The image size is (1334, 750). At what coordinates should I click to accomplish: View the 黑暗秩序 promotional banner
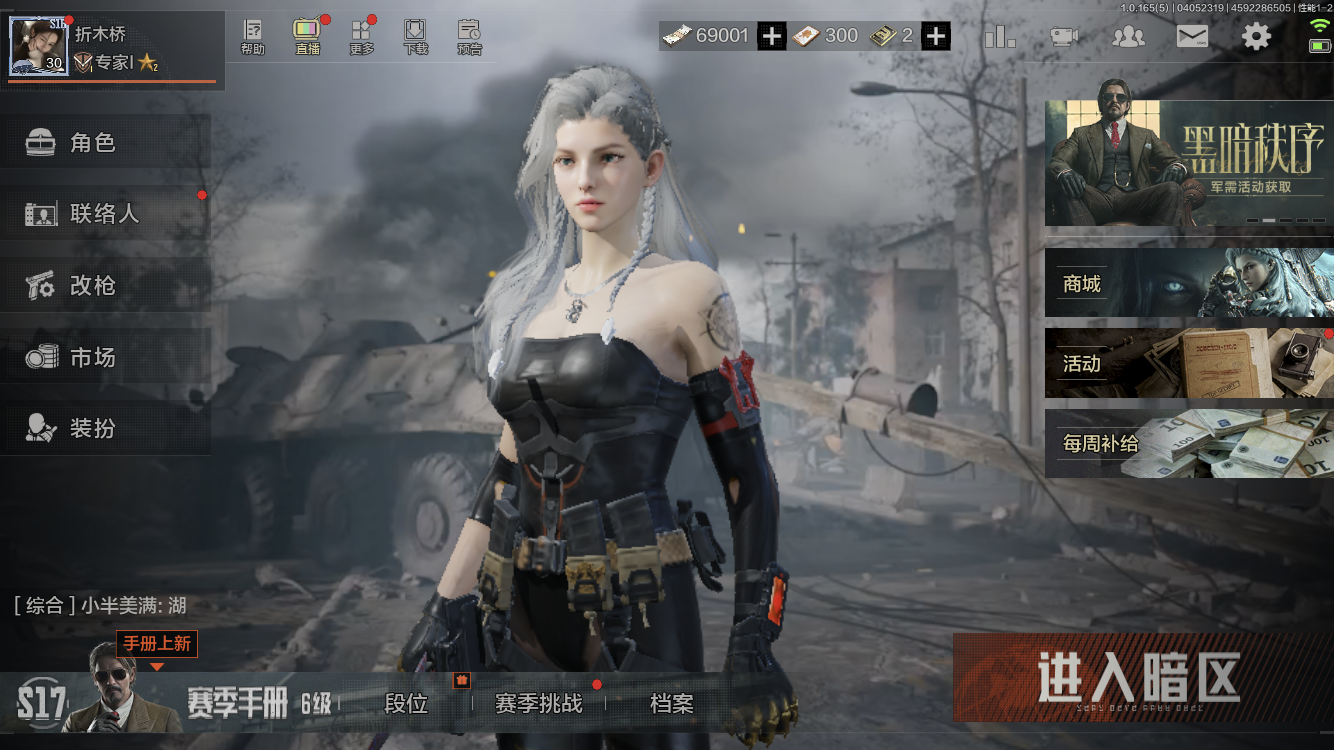1188,163
